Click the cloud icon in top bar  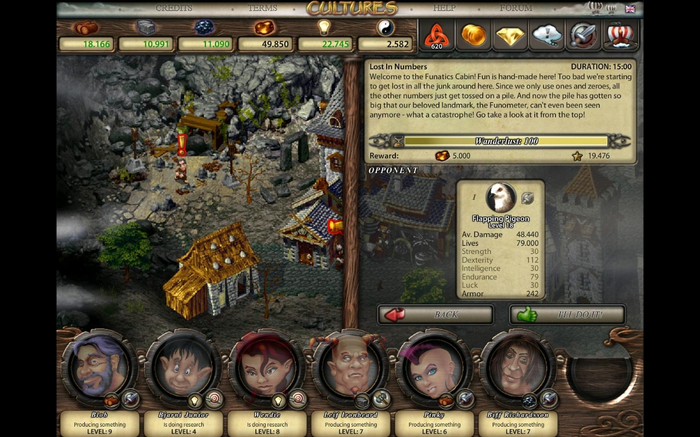(547, 36)
